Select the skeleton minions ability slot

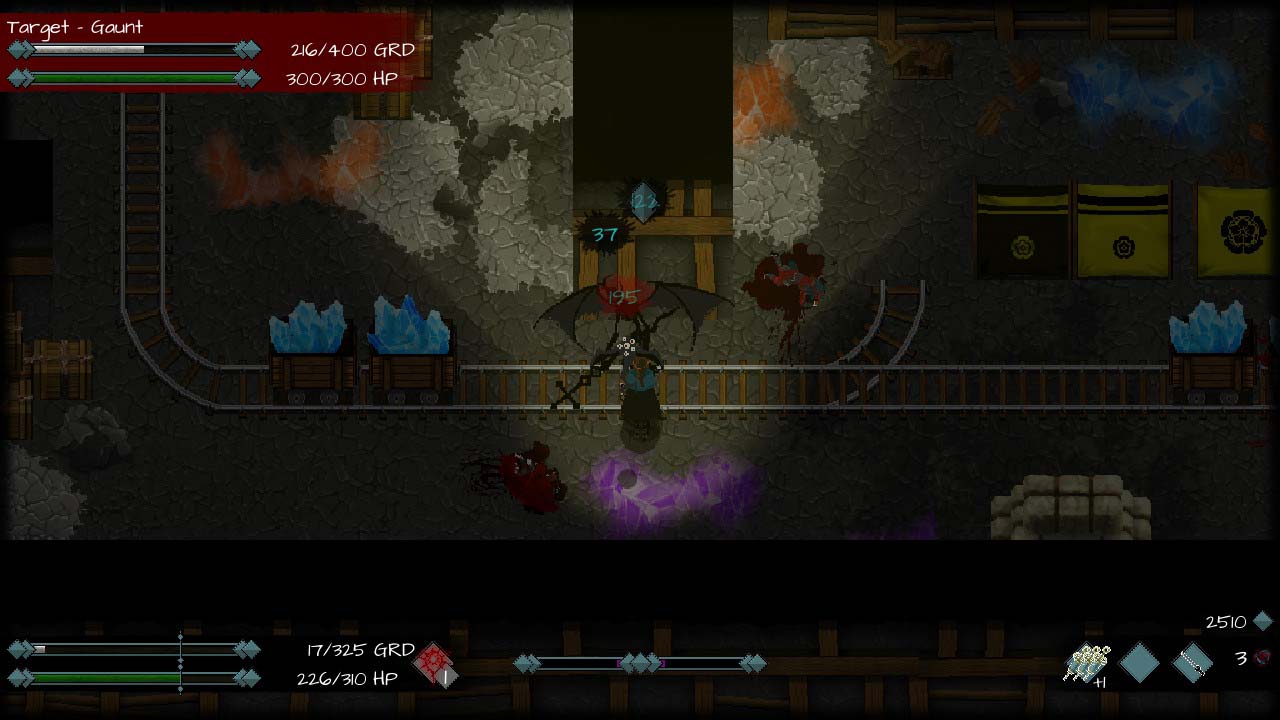click(1087, 662)
